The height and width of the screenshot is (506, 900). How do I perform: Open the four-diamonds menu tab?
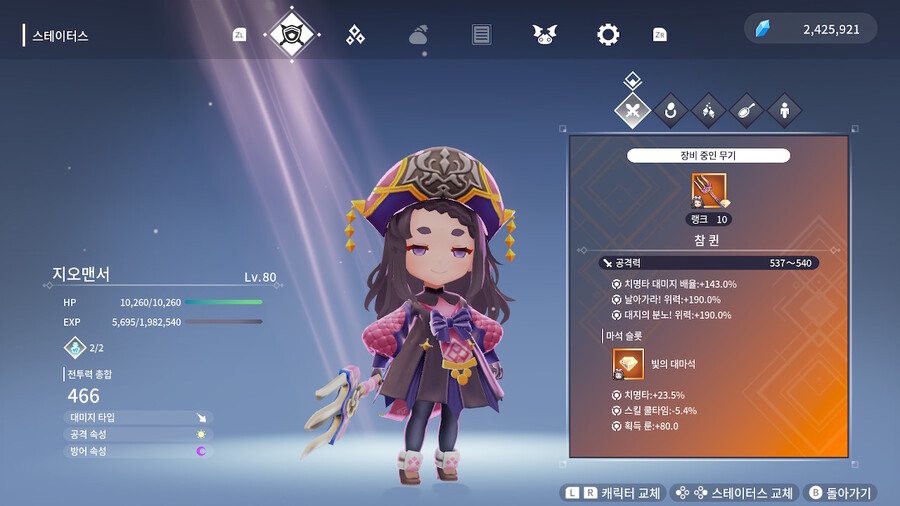click(355, 35)
